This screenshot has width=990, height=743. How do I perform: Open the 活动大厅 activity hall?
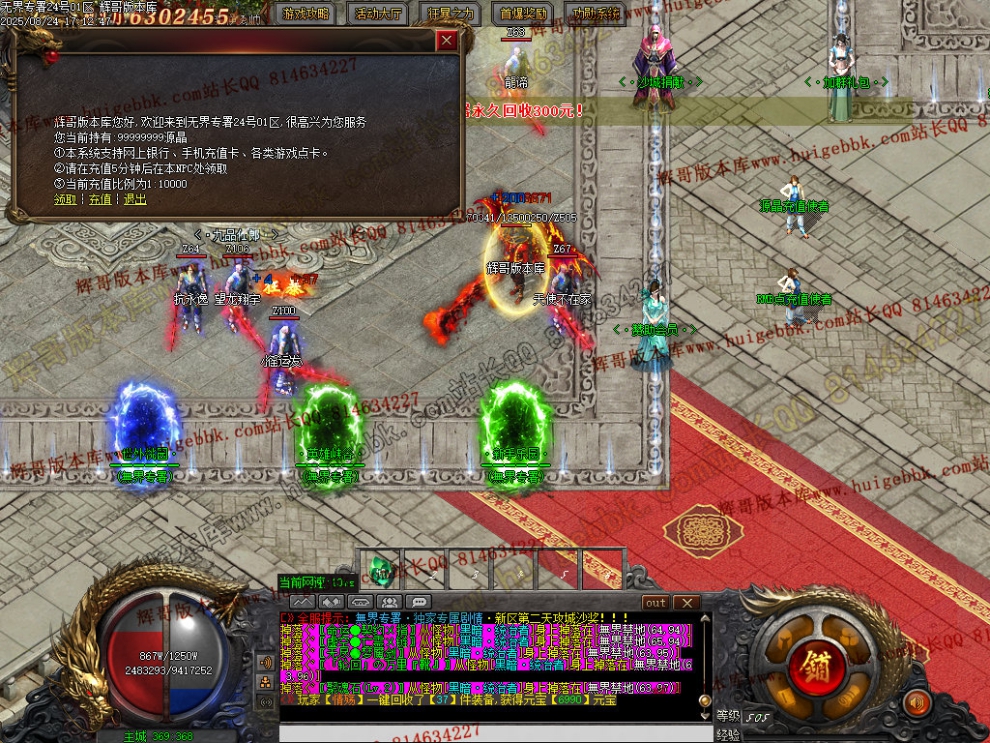pos(379,14)
